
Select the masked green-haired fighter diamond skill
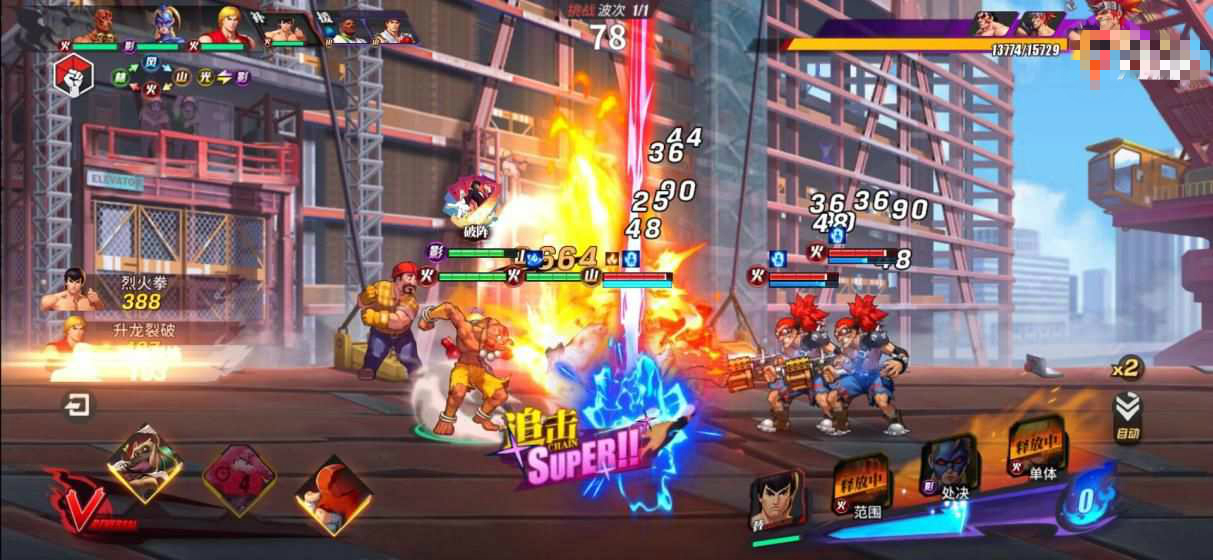pos(146,463)
